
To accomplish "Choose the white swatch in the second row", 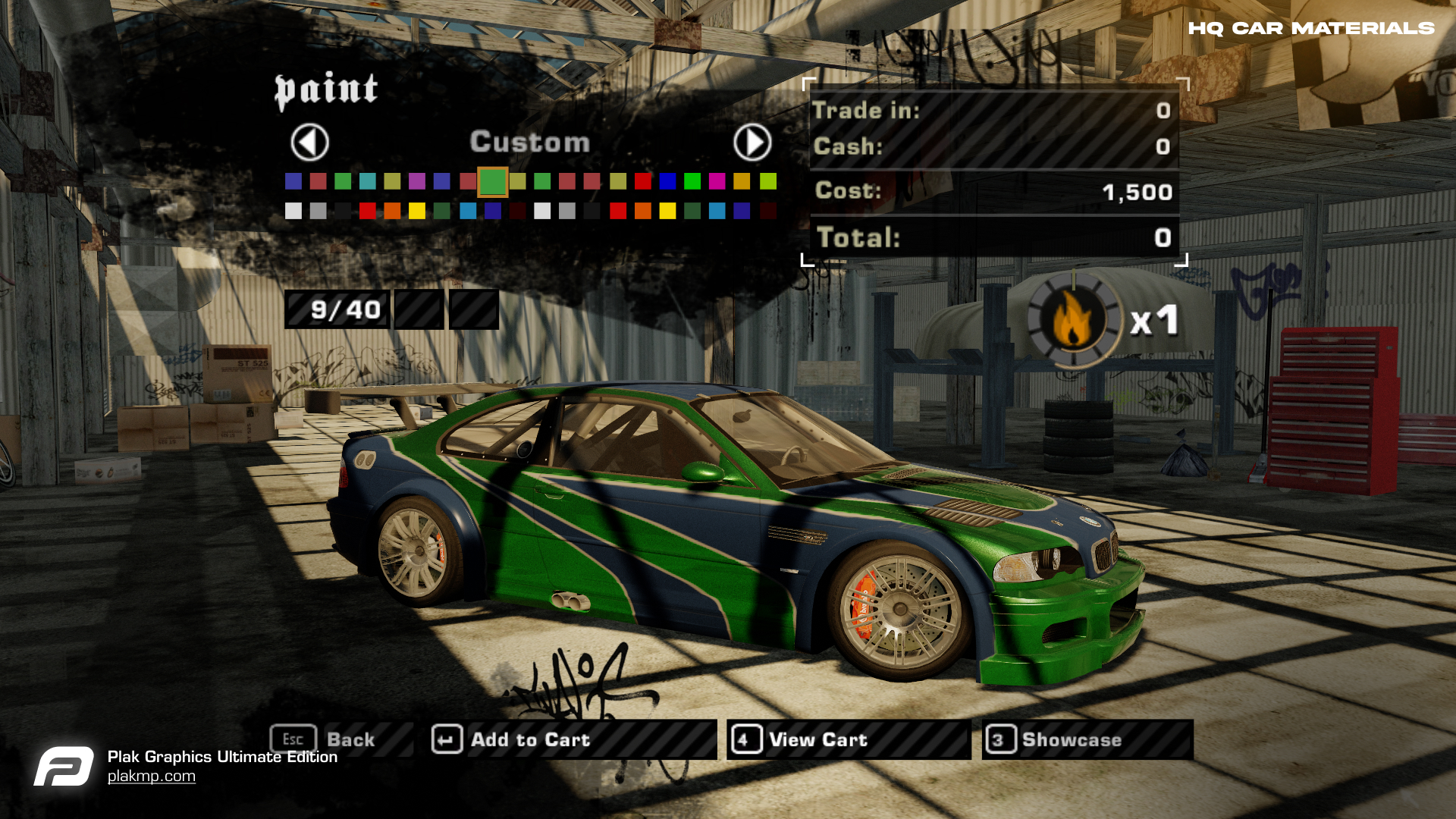I will click(292, 211).
